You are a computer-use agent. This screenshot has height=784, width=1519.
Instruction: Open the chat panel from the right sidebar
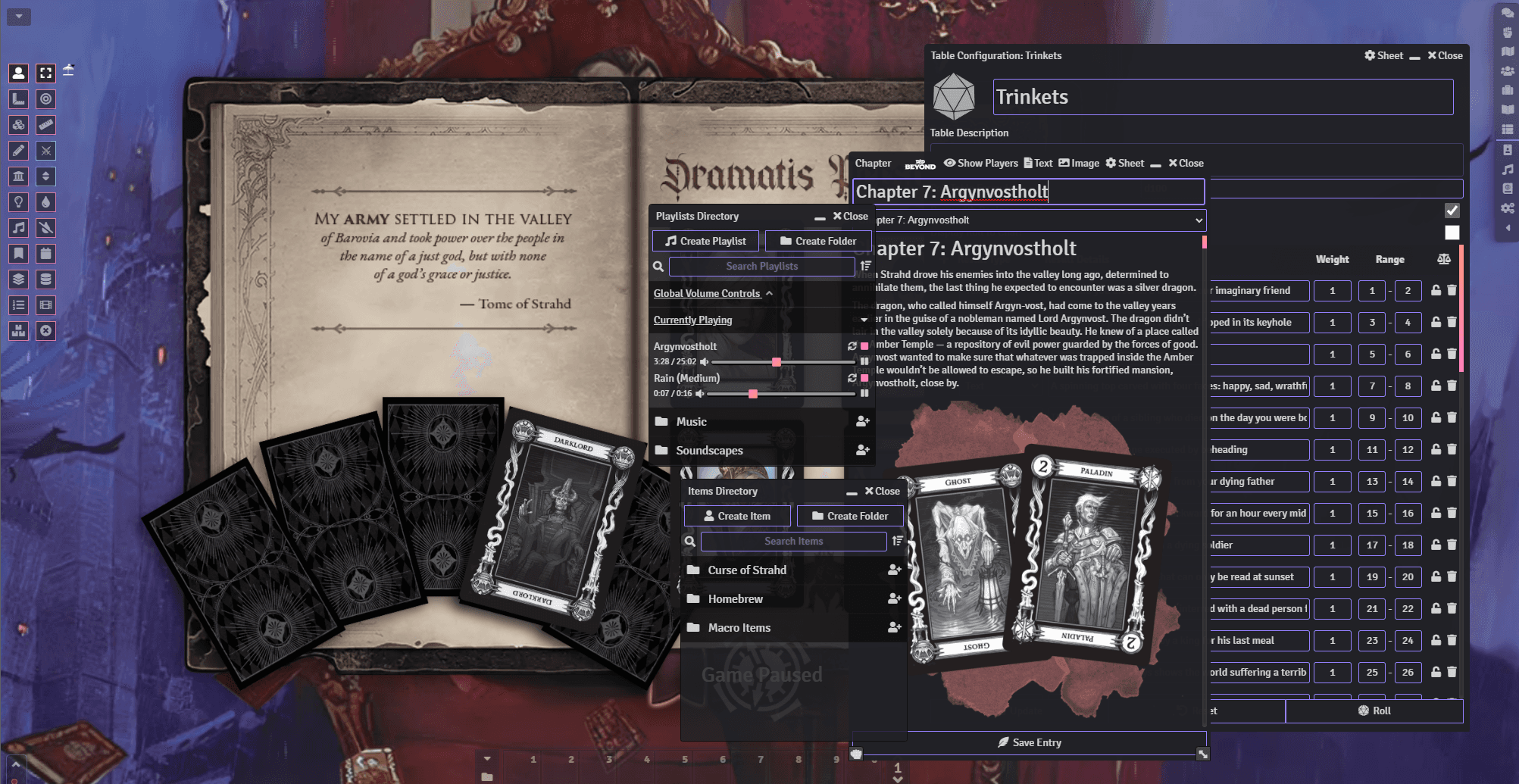coord(1506,14)
